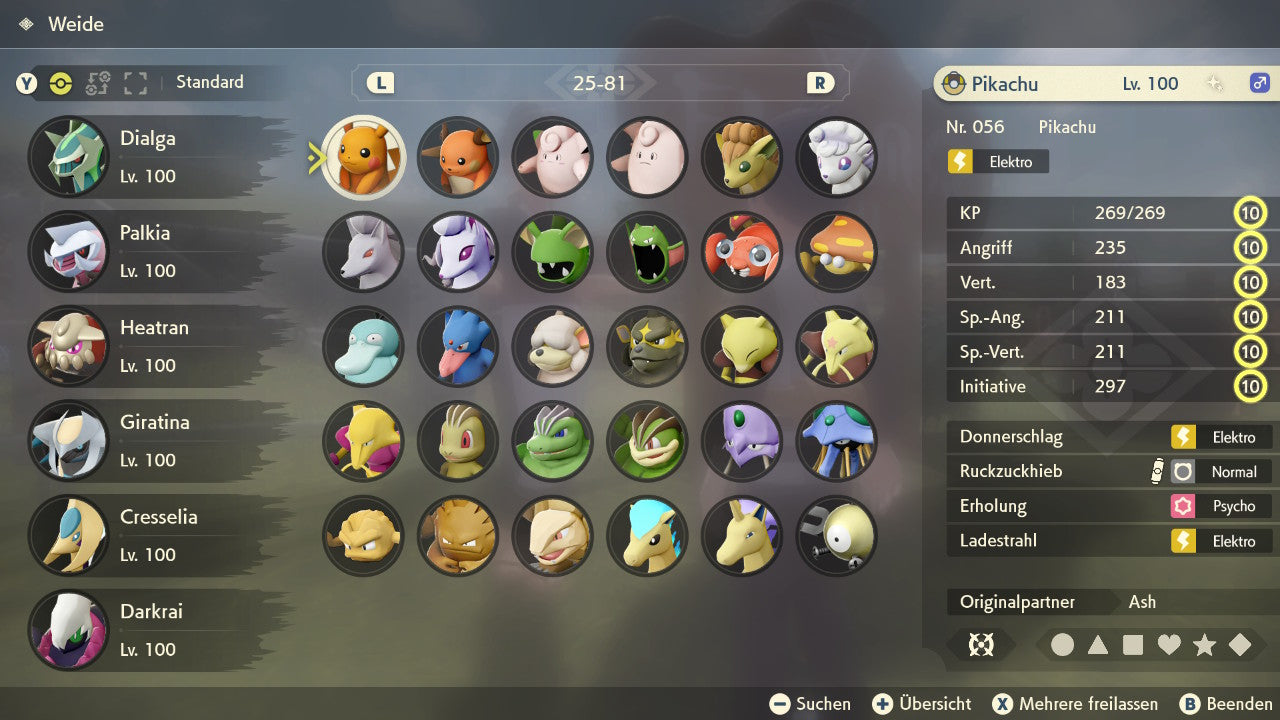Pick the Magnemite pasture slot
Image resolution: width=1280 pixels, height=720 pixels.
pyautogui.click(x=837, y=535)
